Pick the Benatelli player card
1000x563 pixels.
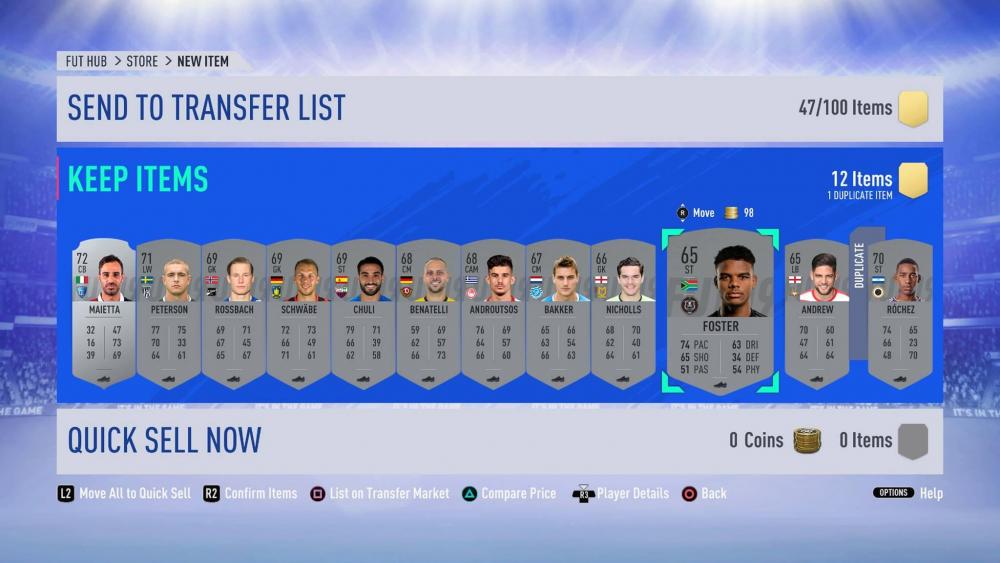click(x=429, y=314)
